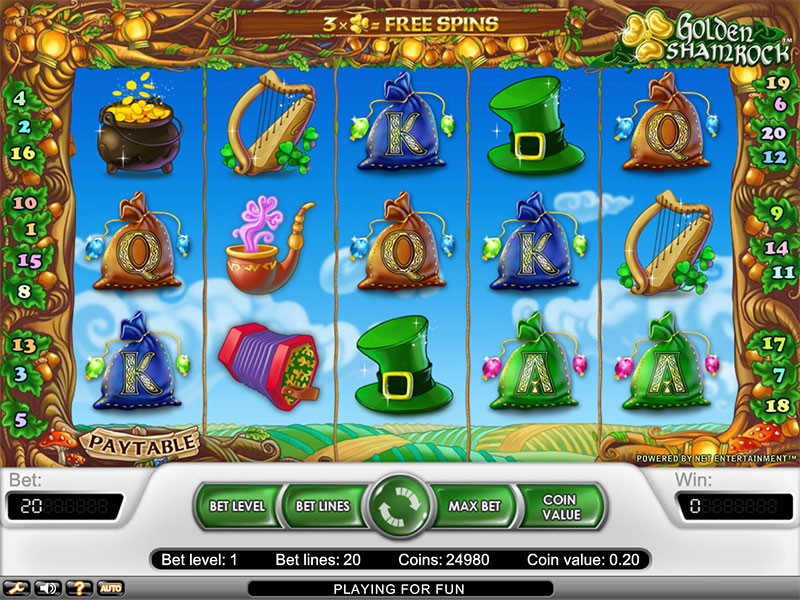Screen dimensions: 800x600
Task: Select Max Bet
Action: 474,506
